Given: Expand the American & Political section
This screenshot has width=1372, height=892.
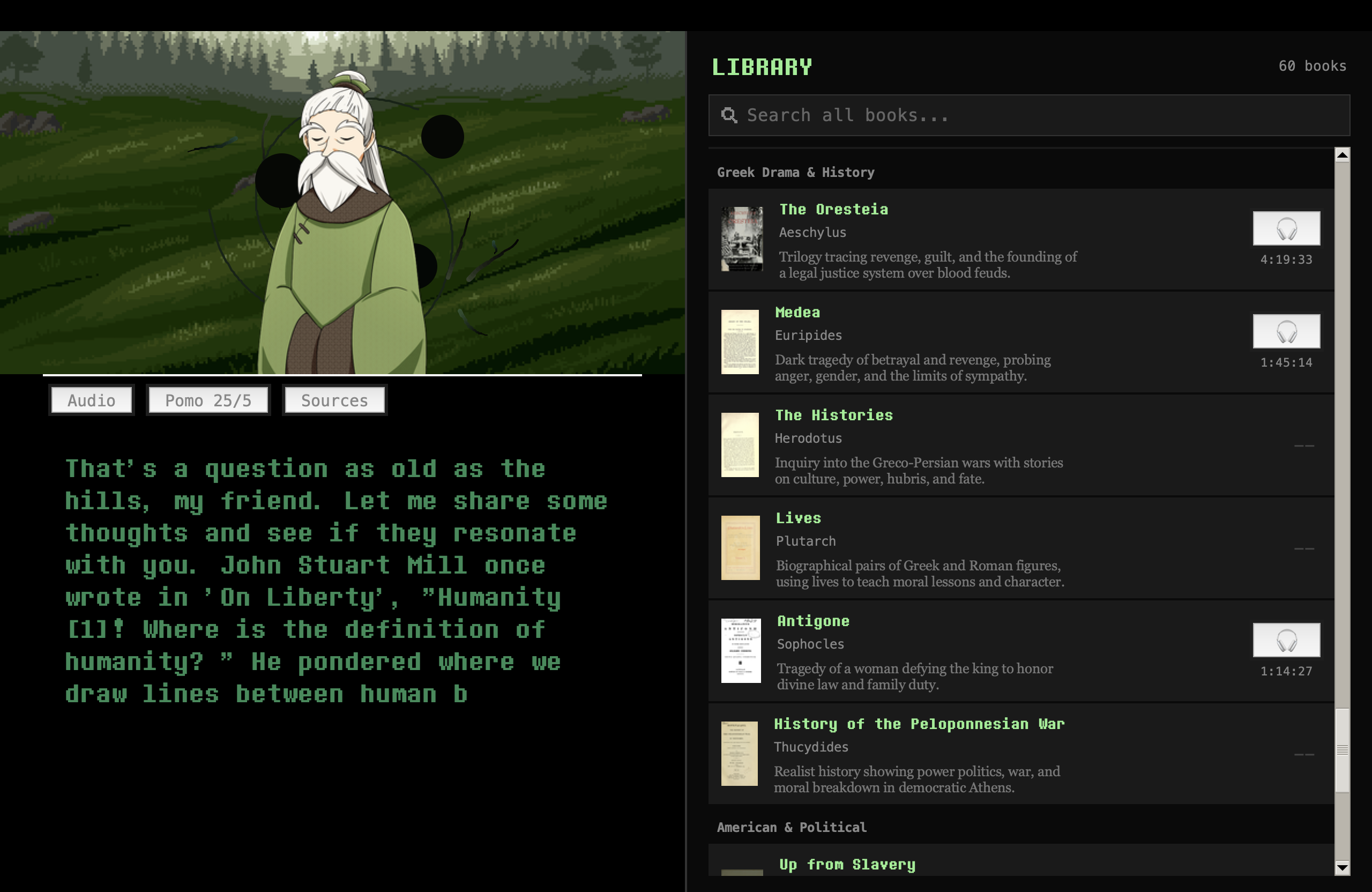Looking at the screenshot, I should (792, 827).
